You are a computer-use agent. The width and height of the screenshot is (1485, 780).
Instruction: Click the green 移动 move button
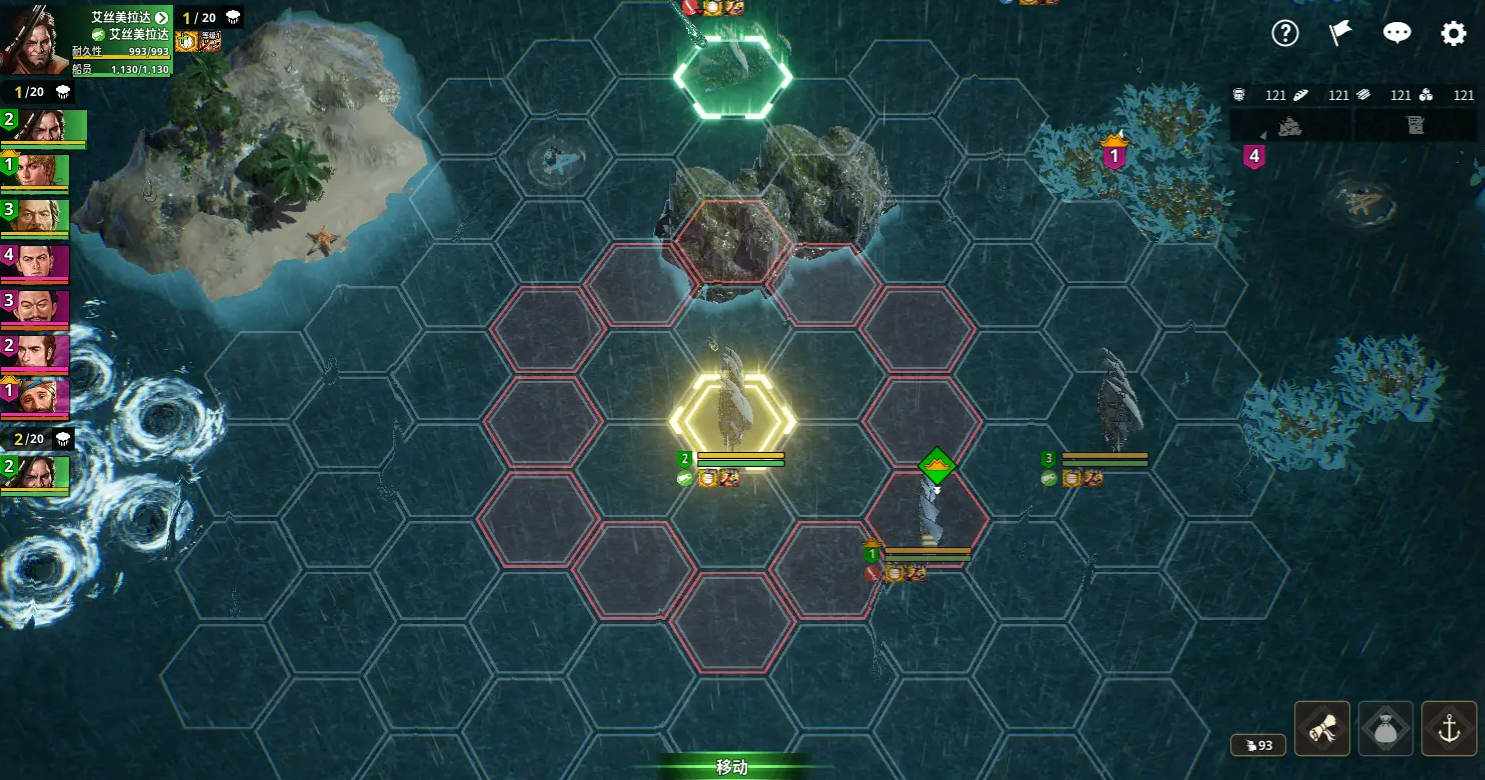[x=732, y=767]
